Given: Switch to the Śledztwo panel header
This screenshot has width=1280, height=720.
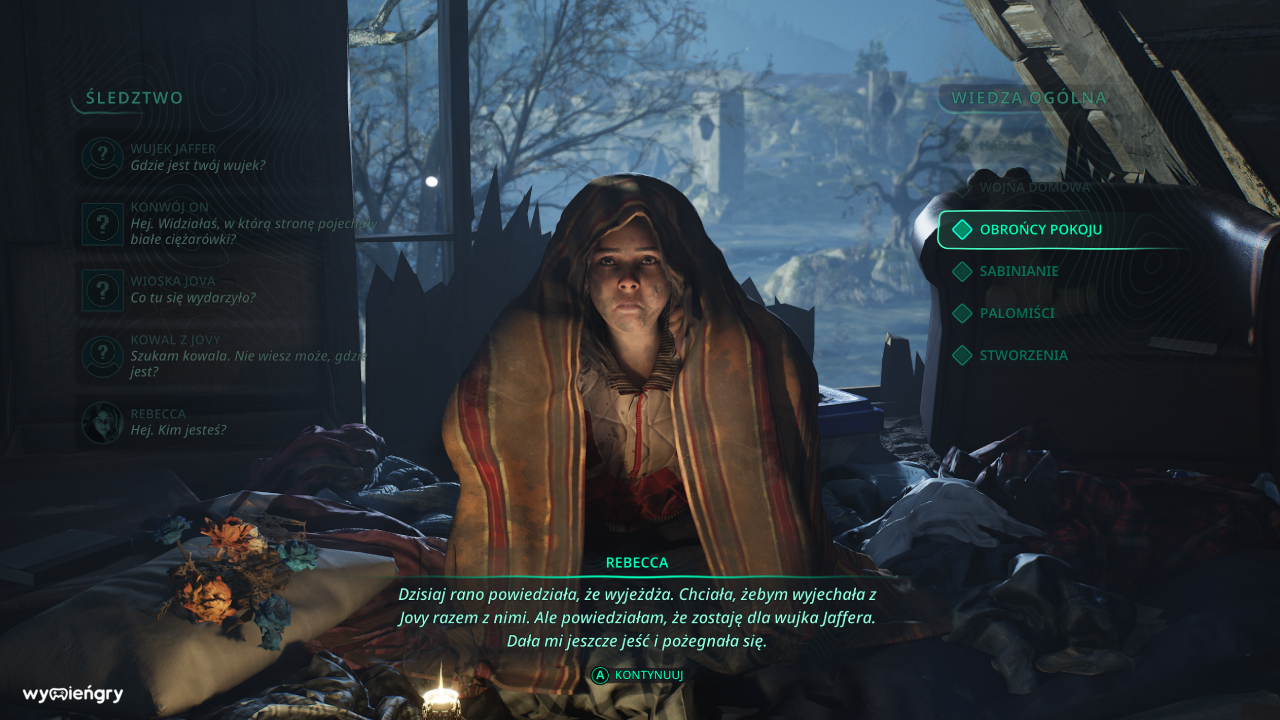Looking at the screenshot, I should tap(135, 98).
